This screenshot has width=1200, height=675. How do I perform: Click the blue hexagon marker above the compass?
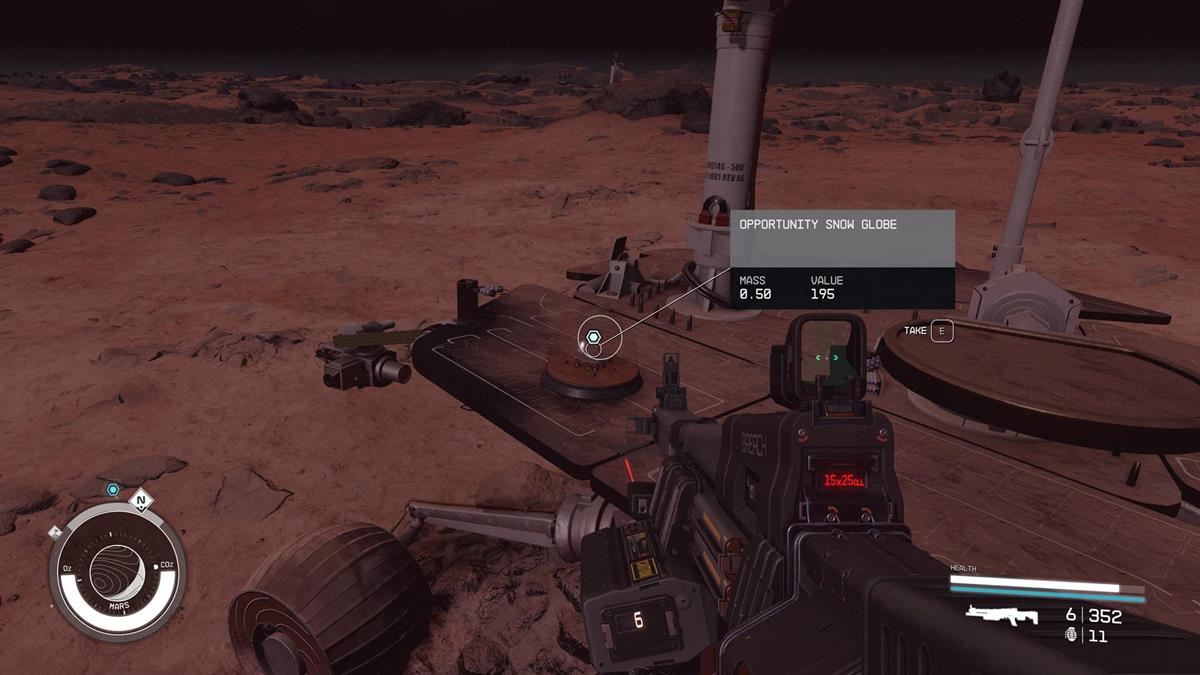113,490
